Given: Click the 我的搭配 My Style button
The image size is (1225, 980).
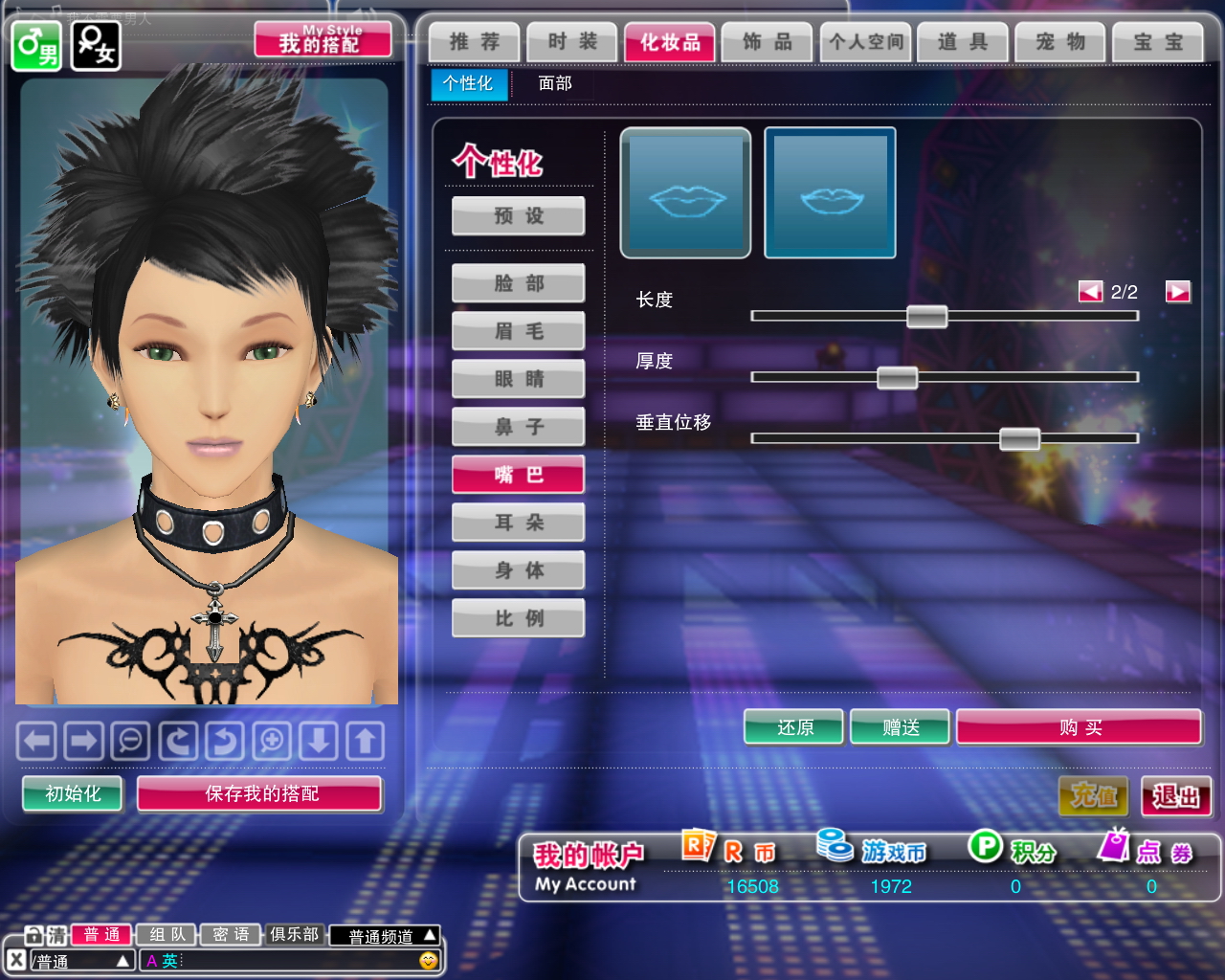Looking at the screenshot, I should (x=323, y=40).
